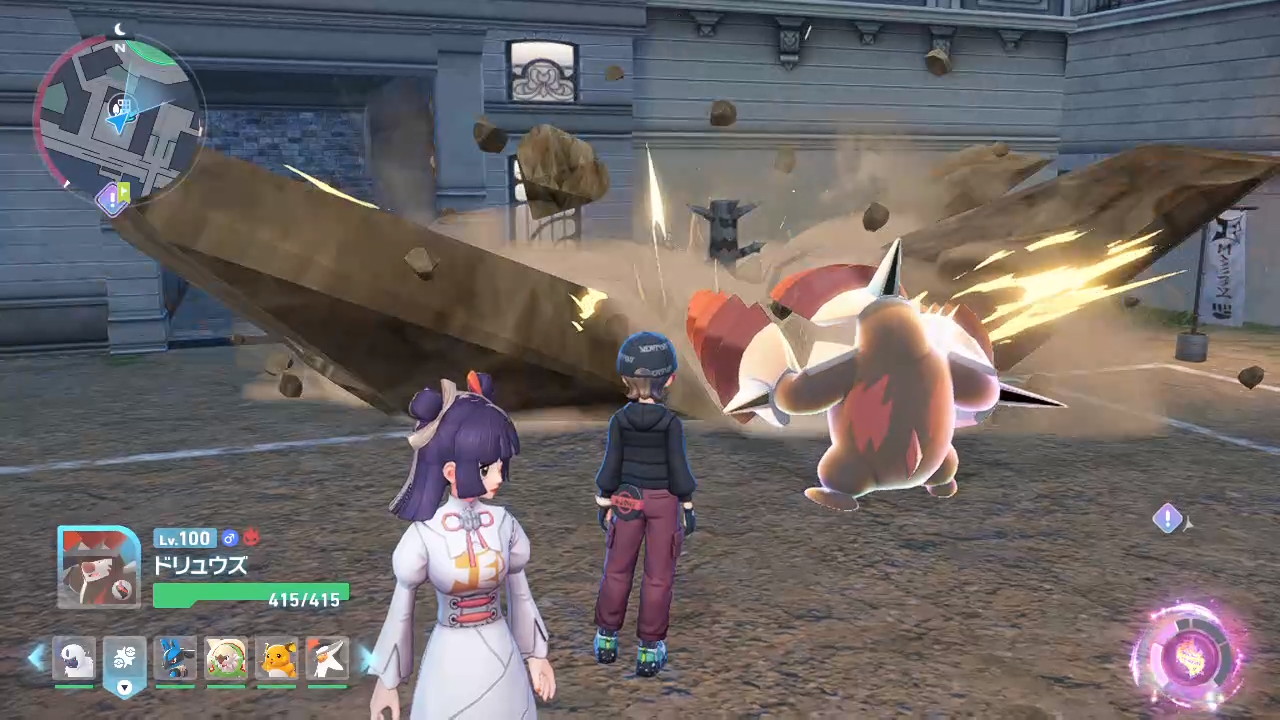The image size is (1280, 720).
Task: Switch to Lucario in the party bar
Action: click(176, 658)
